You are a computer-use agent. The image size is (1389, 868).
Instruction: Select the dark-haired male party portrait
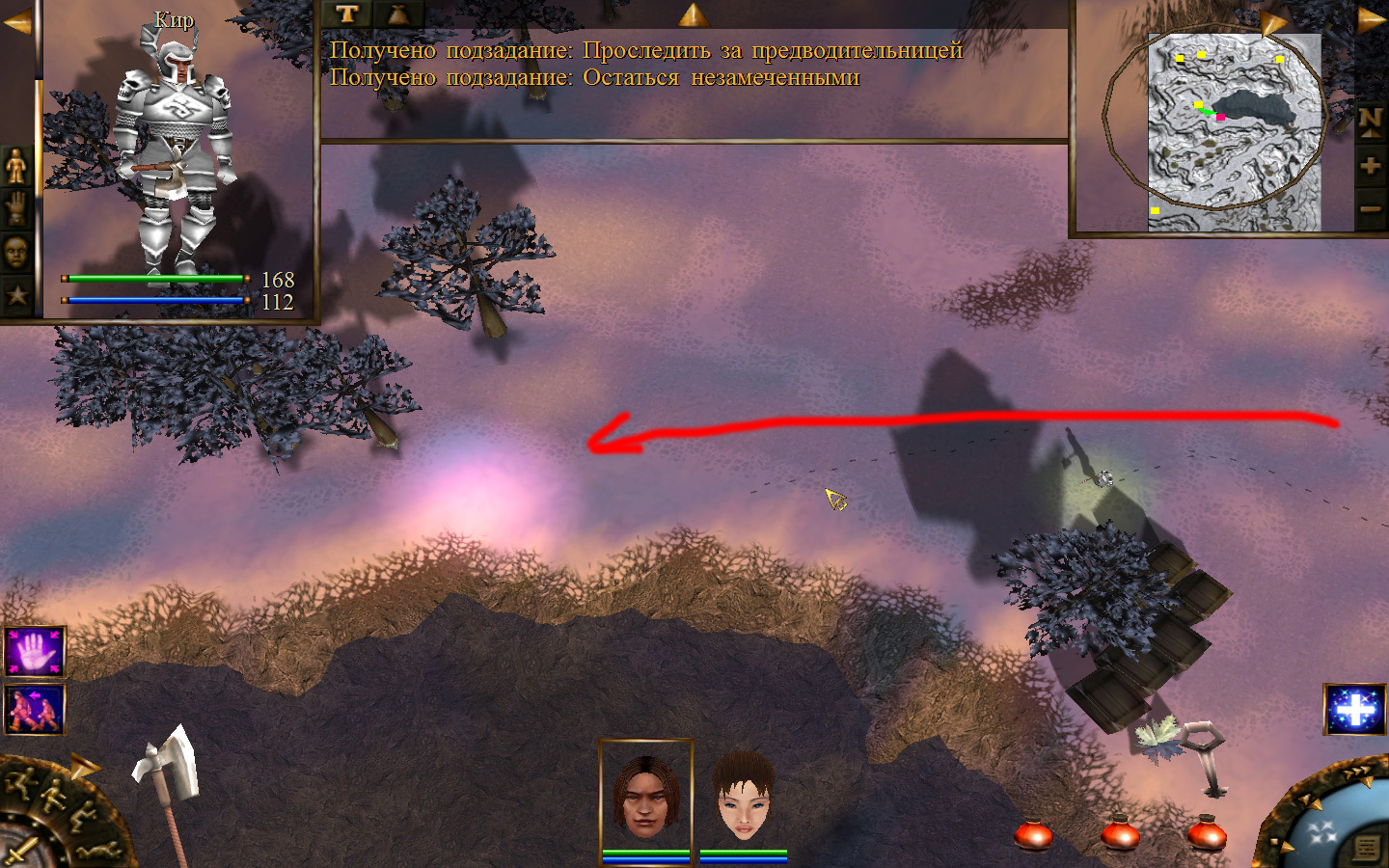[645, 798]
